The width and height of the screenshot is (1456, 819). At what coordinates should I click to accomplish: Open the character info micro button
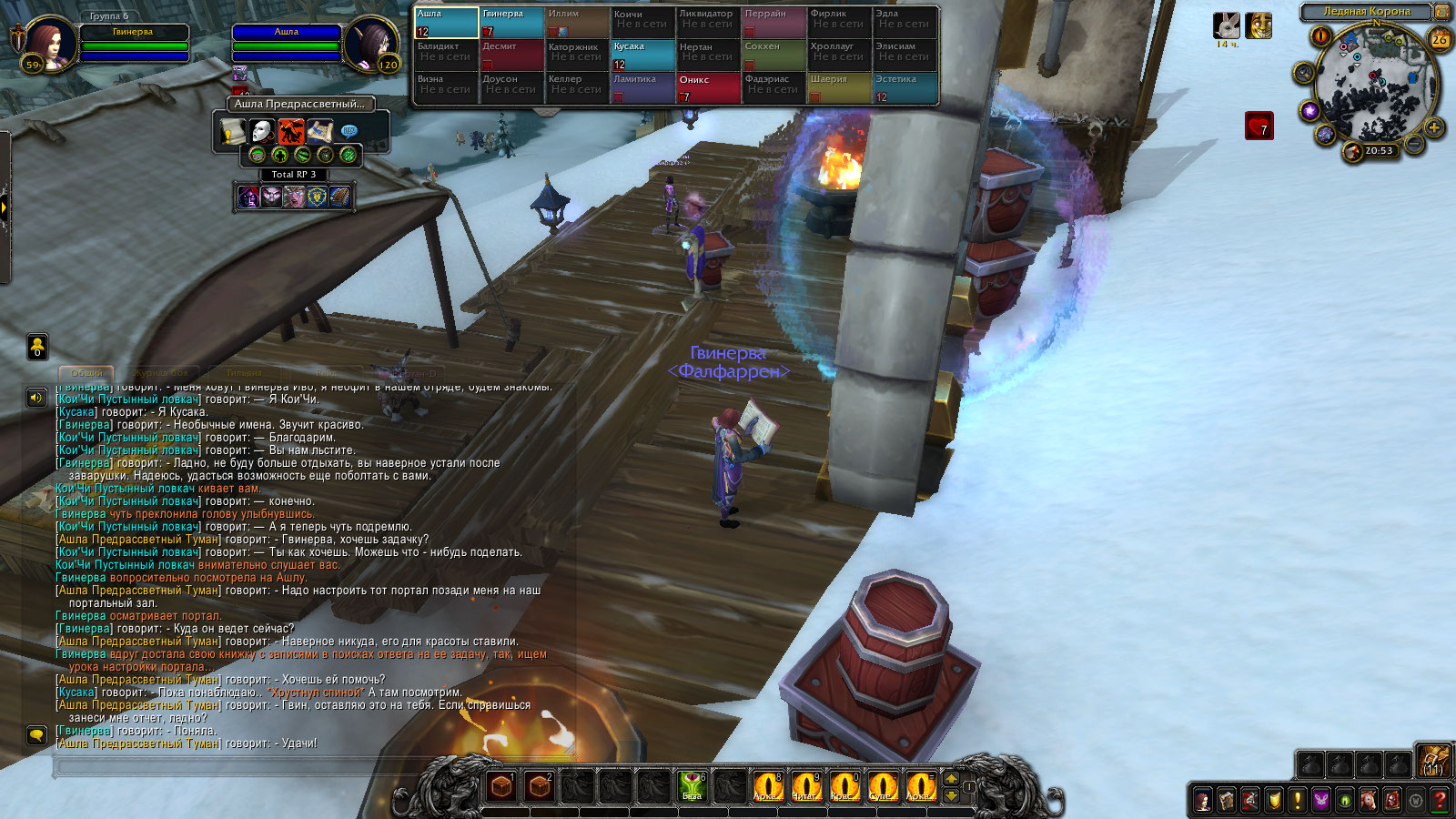click(x=1203, y=801)
